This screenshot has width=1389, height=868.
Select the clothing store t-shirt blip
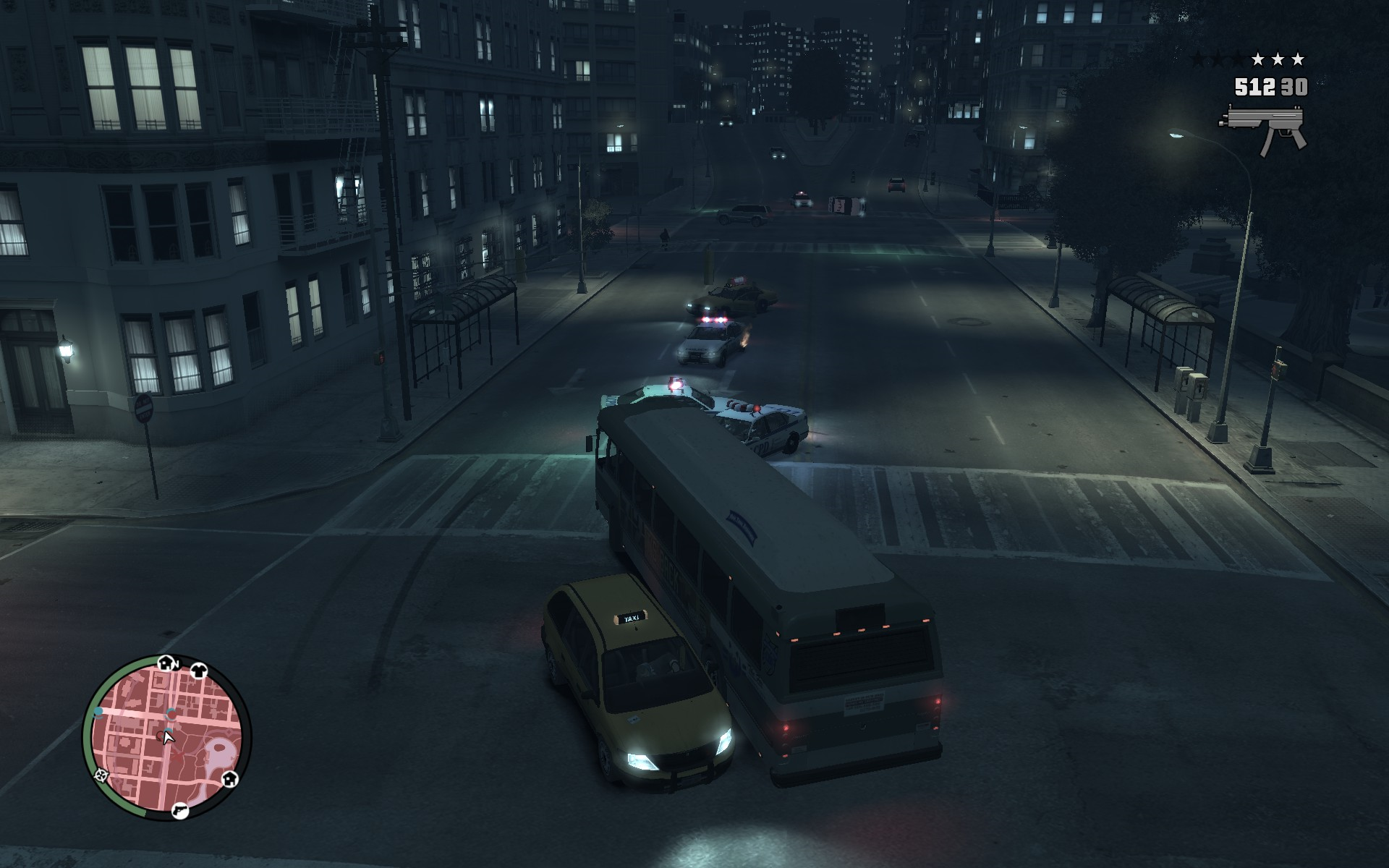tap(199, 671)
